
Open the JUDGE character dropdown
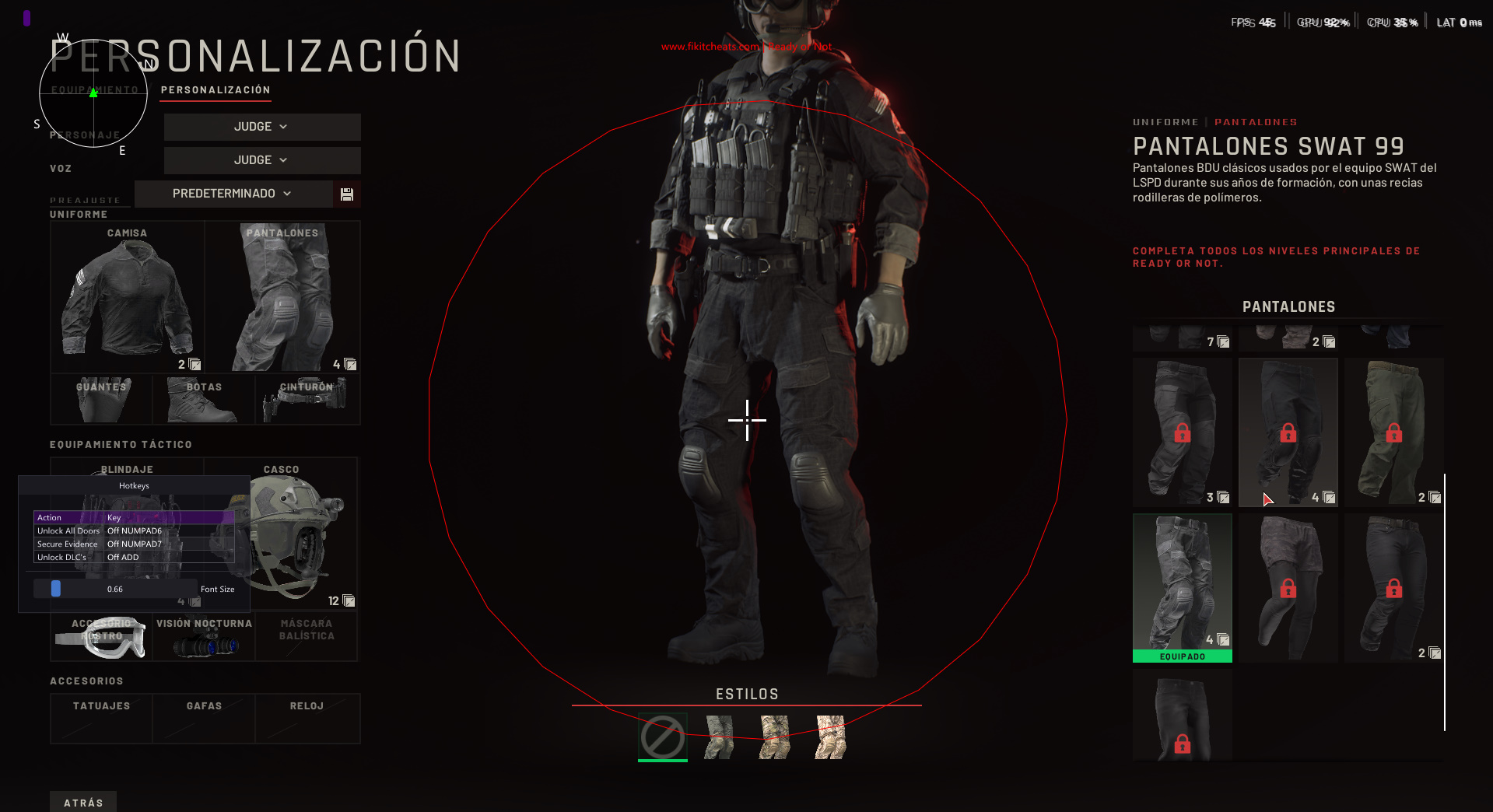[261, 126]
